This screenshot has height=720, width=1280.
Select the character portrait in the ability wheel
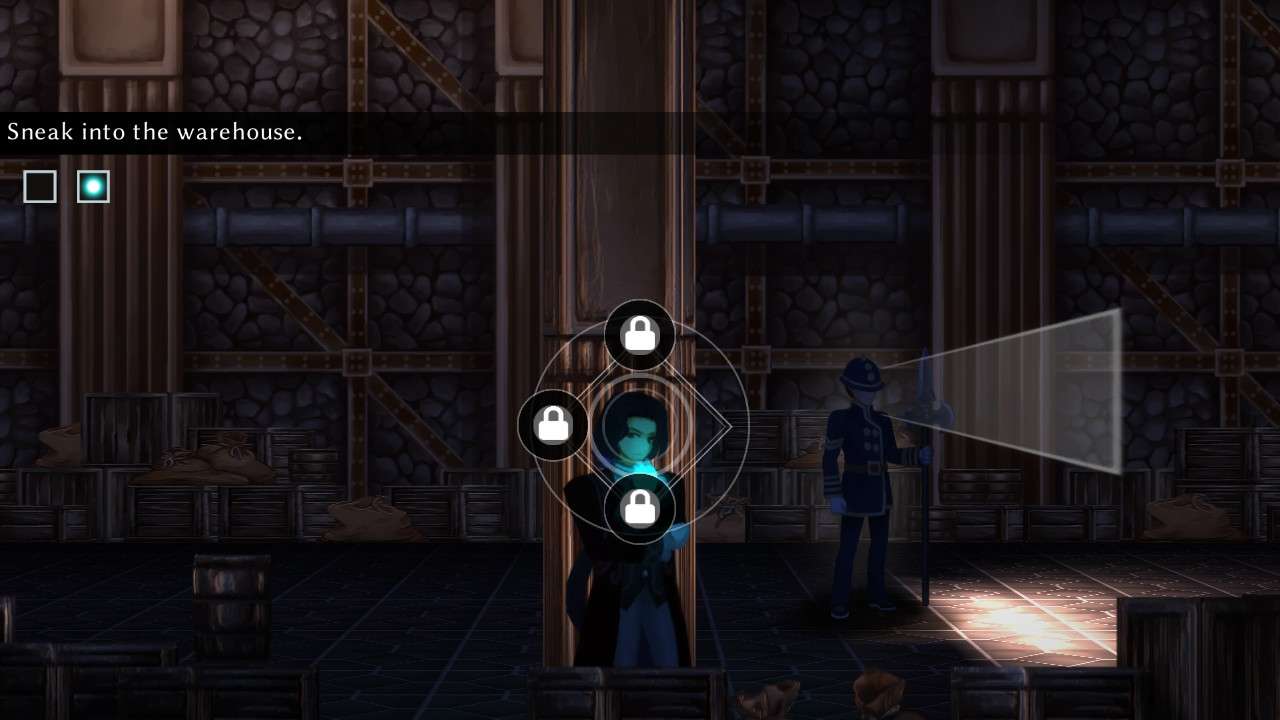coord(639,427)
